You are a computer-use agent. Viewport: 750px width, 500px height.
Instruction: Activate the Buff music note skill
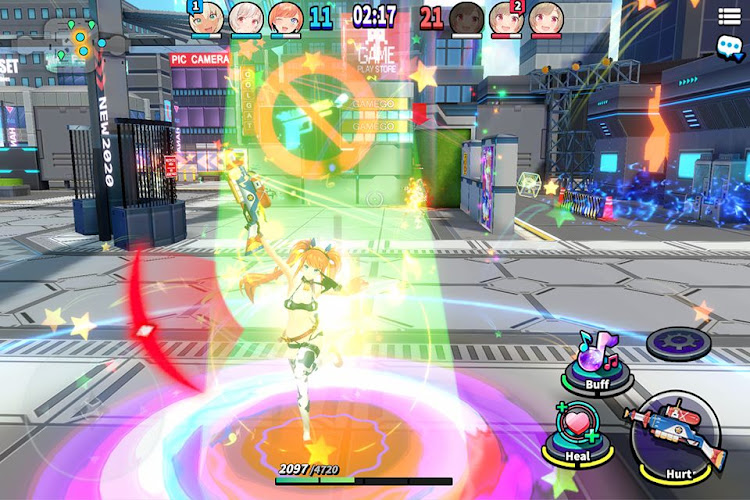pyautogui.click(x=599, y=359)
